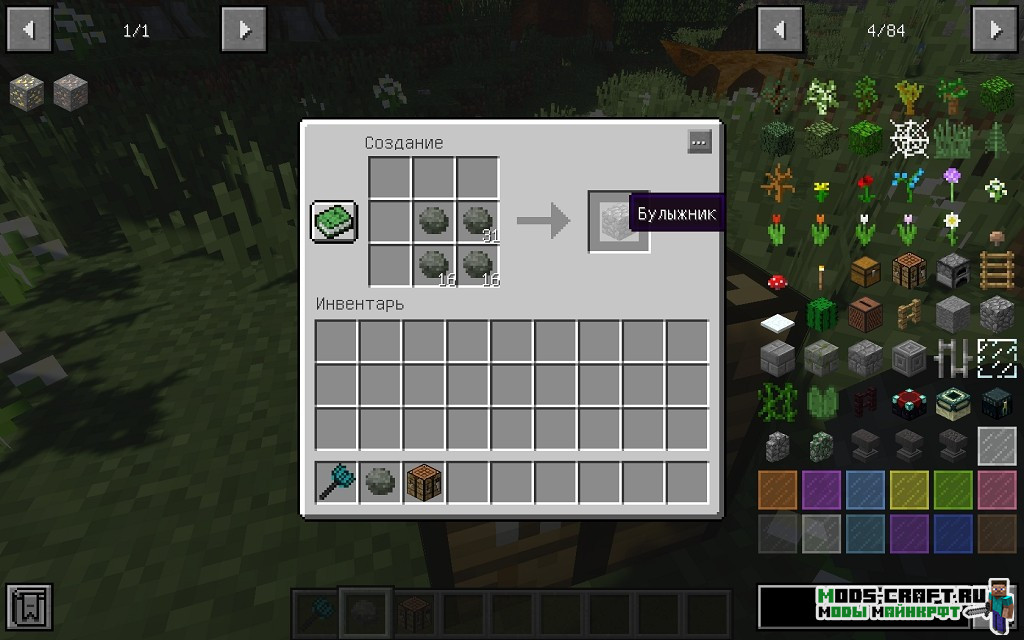
Task: Pick the ladder from the item list
Action: (x=996, y=271)
